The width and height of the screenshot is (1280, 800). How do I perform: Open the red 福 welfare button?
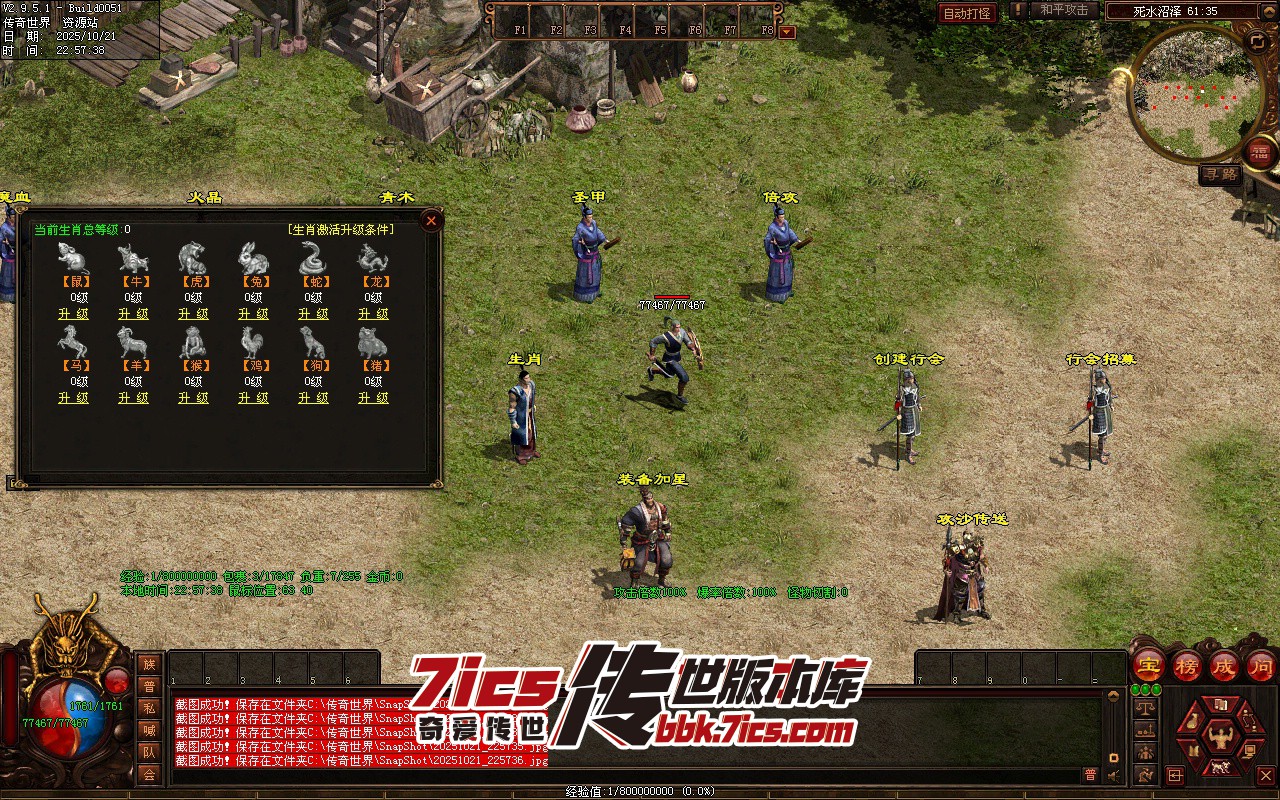[1259, 151]
